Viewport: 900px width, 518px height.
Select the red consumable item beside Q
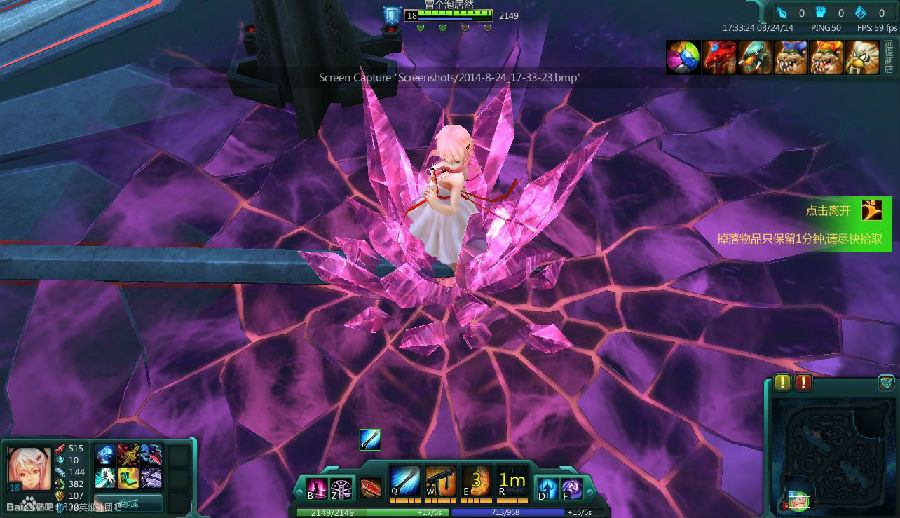pyautogui.click(x=372, y=488)
